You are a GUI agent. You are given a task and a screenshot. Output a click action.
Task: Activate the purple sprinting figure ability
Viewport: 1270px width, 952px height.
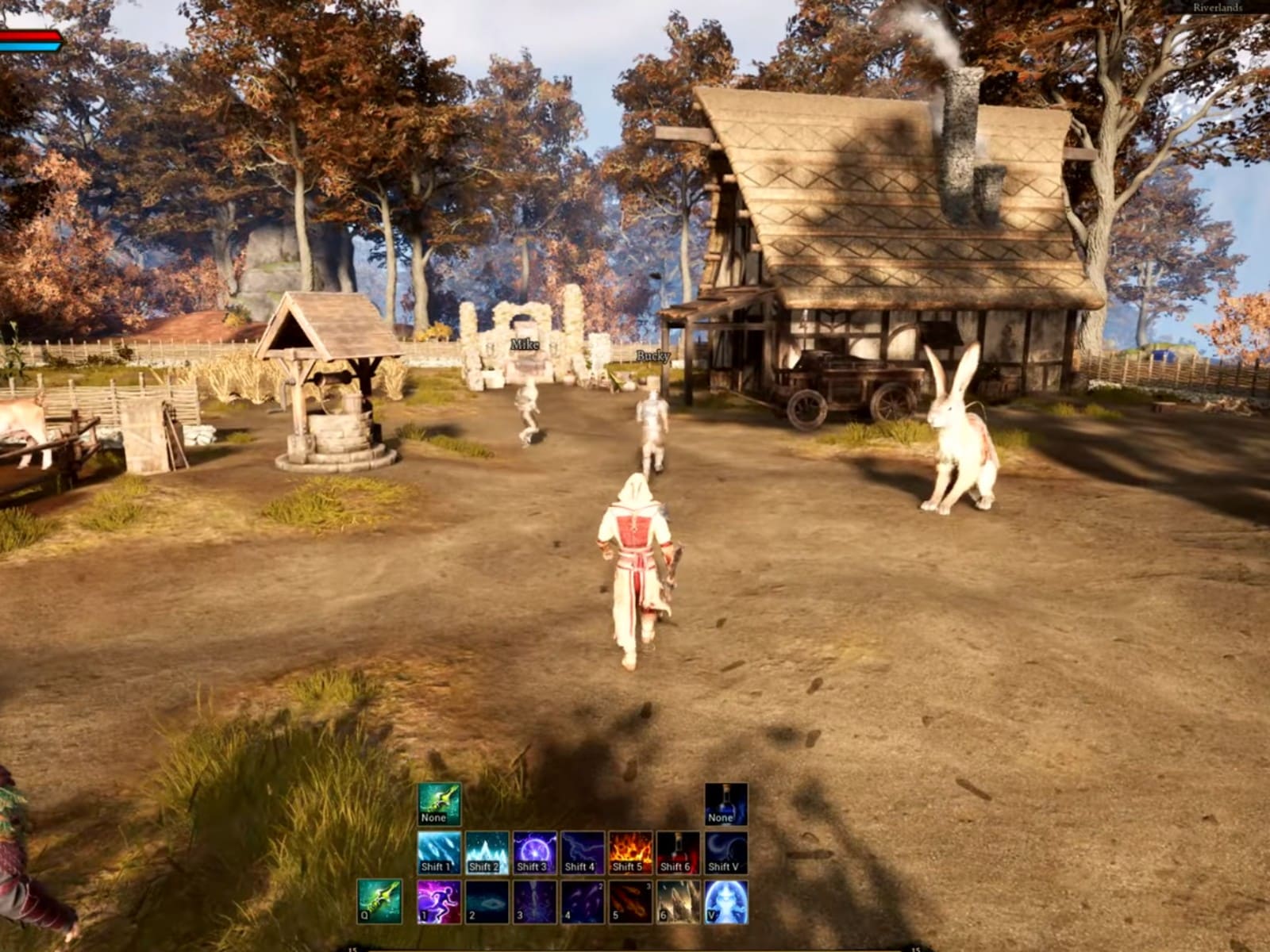[x=439, y=901]
